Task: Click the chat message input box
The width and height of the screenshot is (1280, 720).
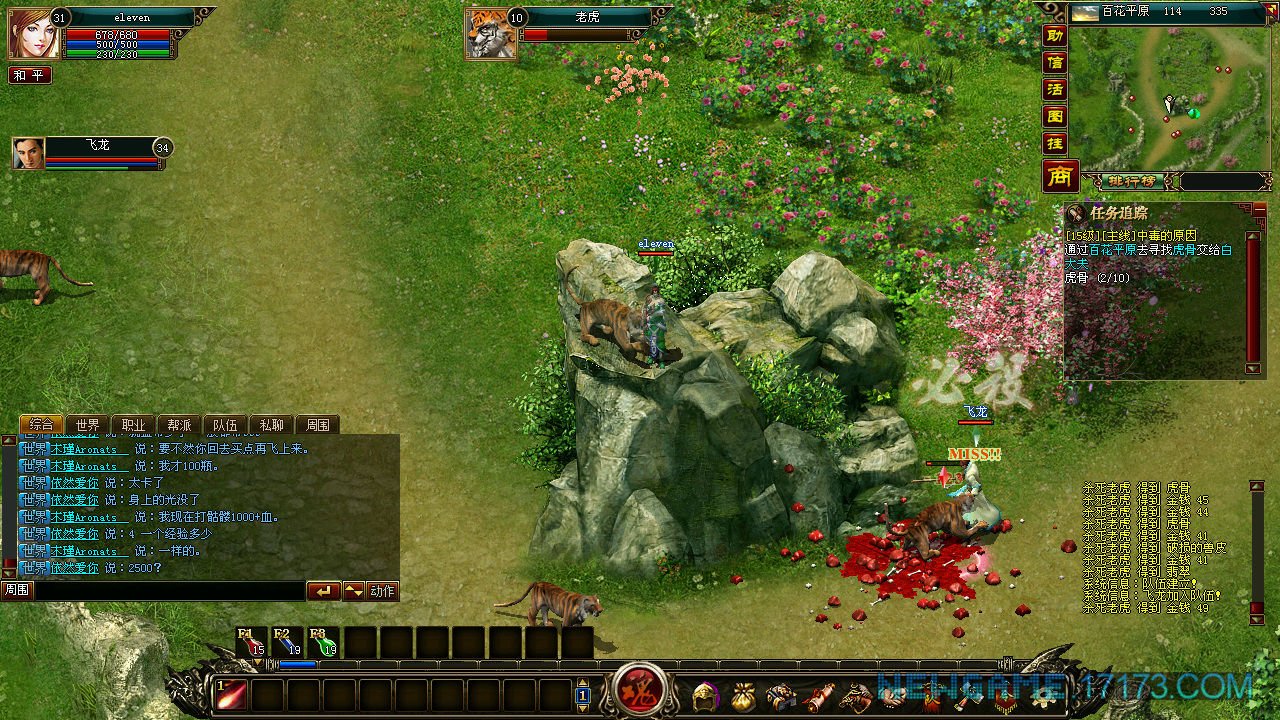Action: pos(168,591)
